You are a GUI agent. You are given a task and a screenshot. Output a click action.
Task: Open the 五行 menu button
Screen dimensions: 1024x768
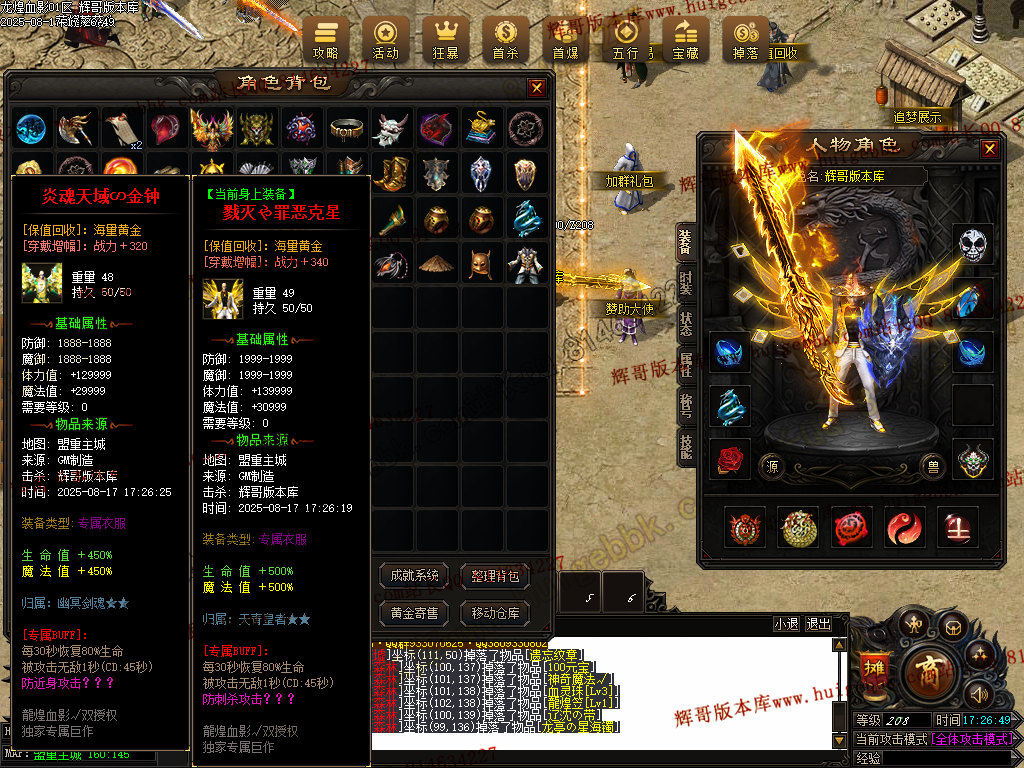(625, 41)
